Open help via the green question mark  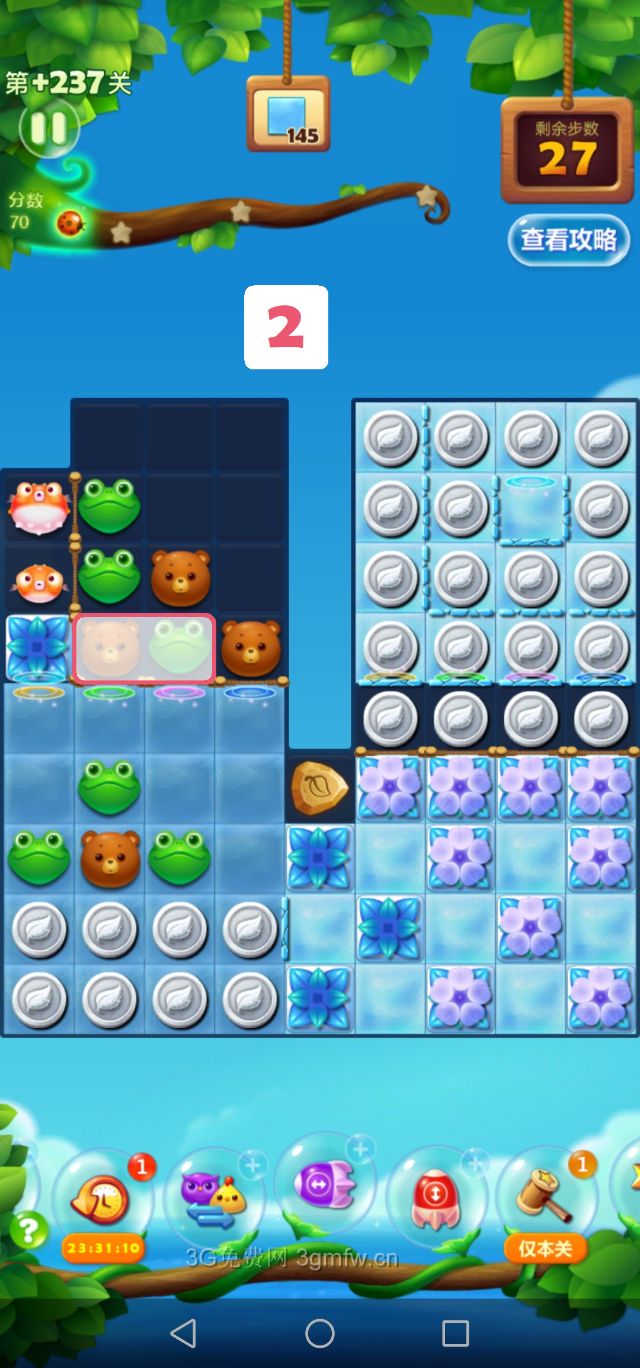(28, 1230)
